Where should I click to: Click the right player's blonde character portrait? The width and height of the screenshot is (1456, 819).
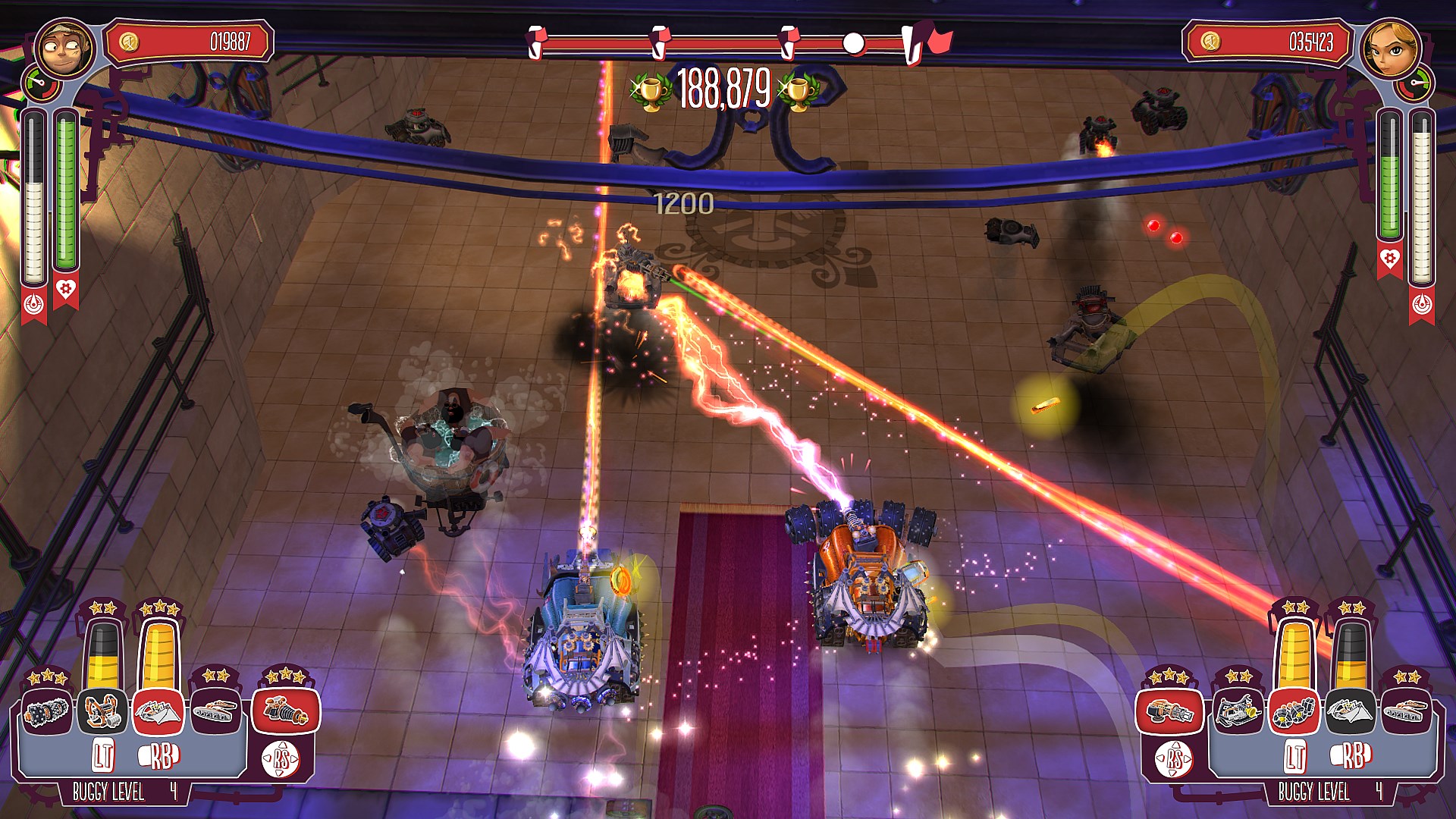1392,48
